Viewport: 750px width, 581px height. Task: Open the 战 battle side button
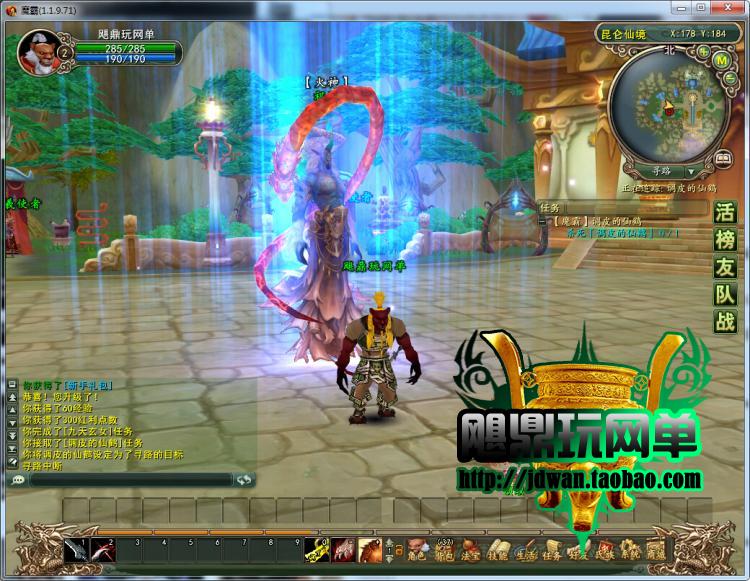point(725,321)
